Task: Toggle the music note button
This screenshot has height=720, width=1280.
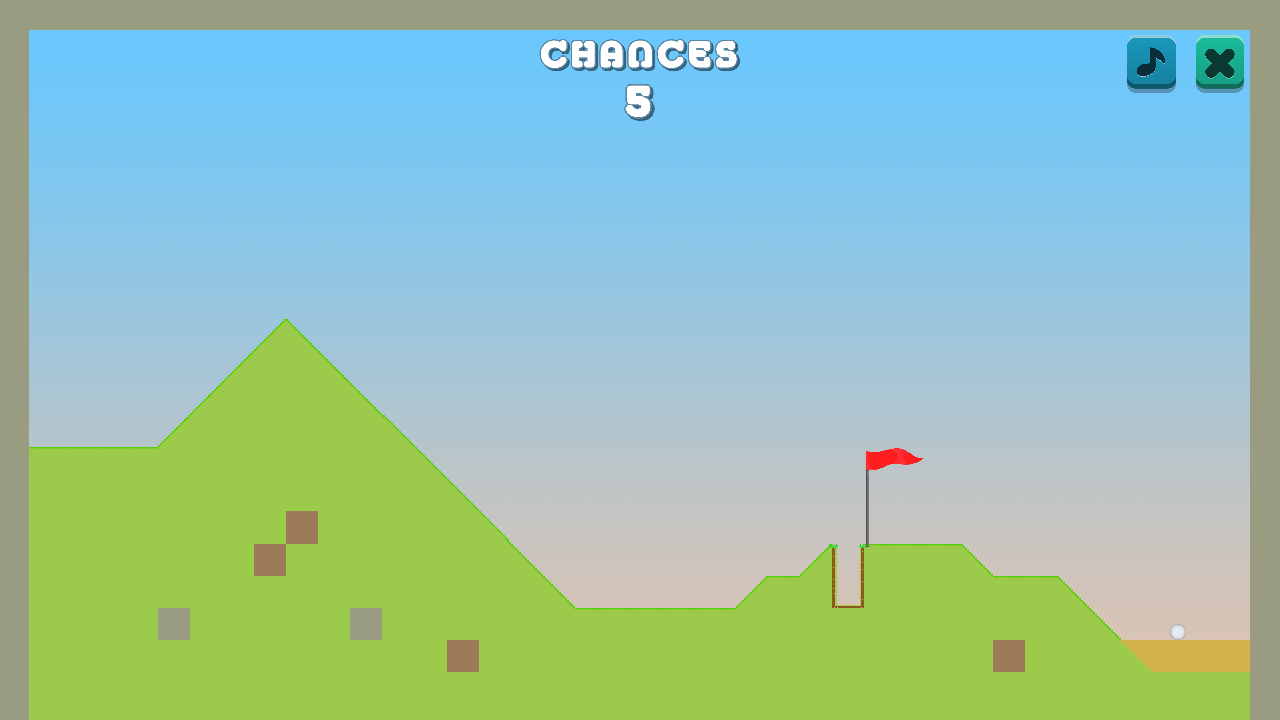Action: pos(1150,64)
